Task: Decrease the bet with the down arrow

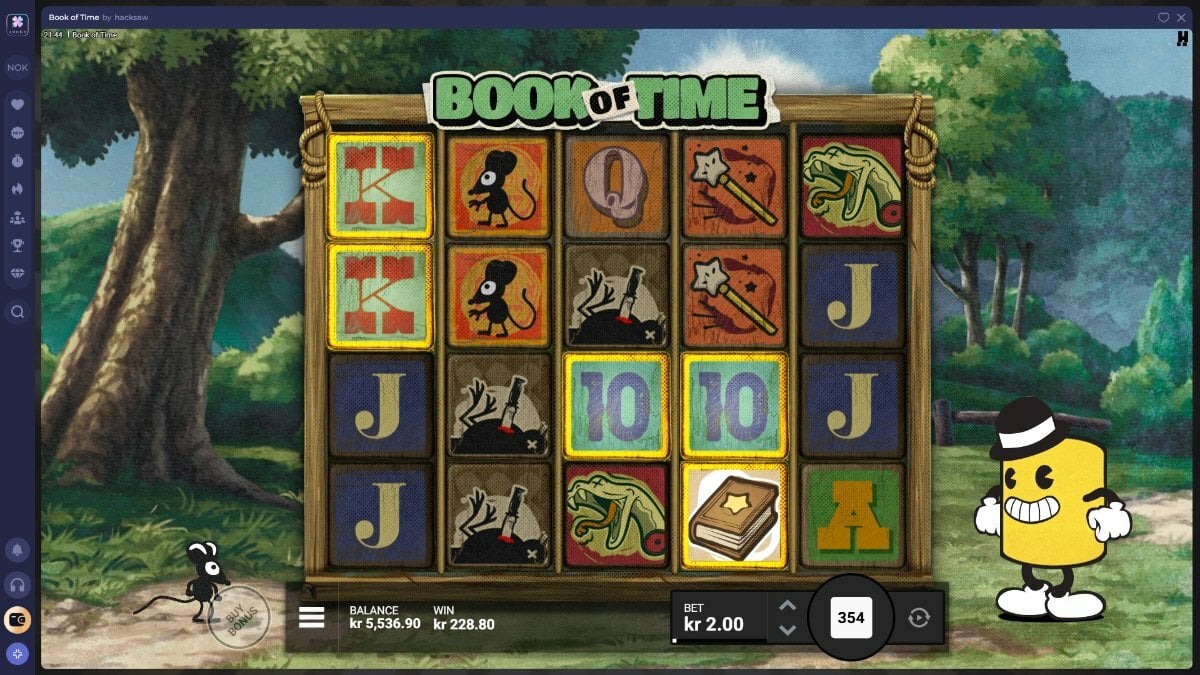Action: (x=787, y=630)
